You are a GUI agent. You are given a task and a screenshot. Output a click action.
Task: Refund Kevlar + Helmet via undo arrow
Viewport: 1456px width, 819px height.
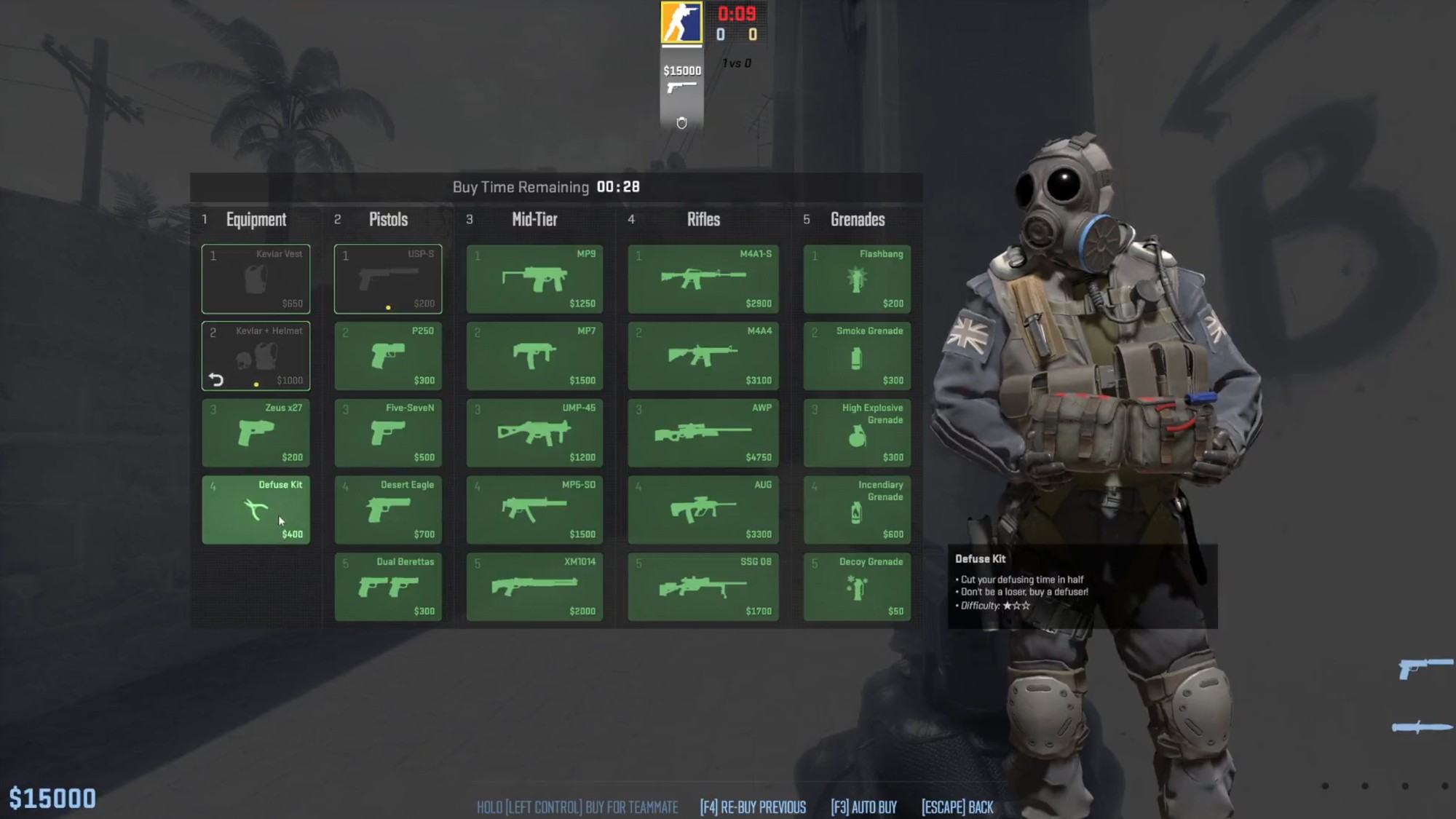(214, 378)
